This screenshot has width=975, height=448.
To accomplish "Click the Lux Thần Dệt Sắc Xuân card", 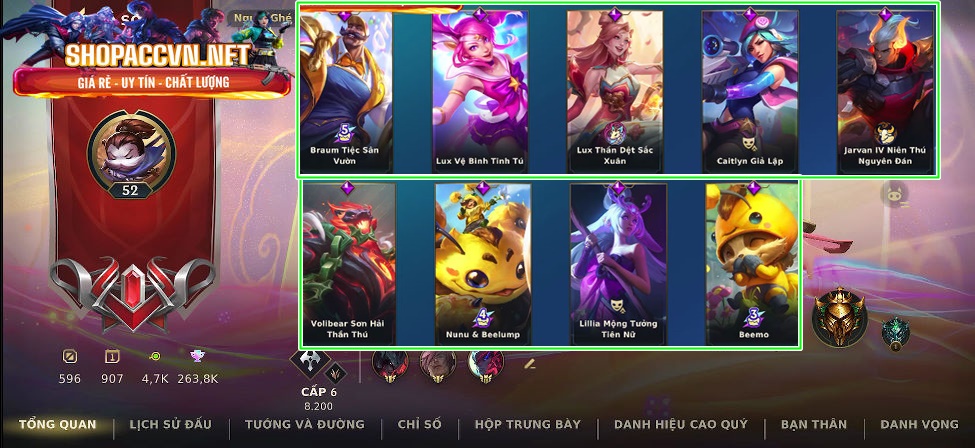I will pos(615,92).
